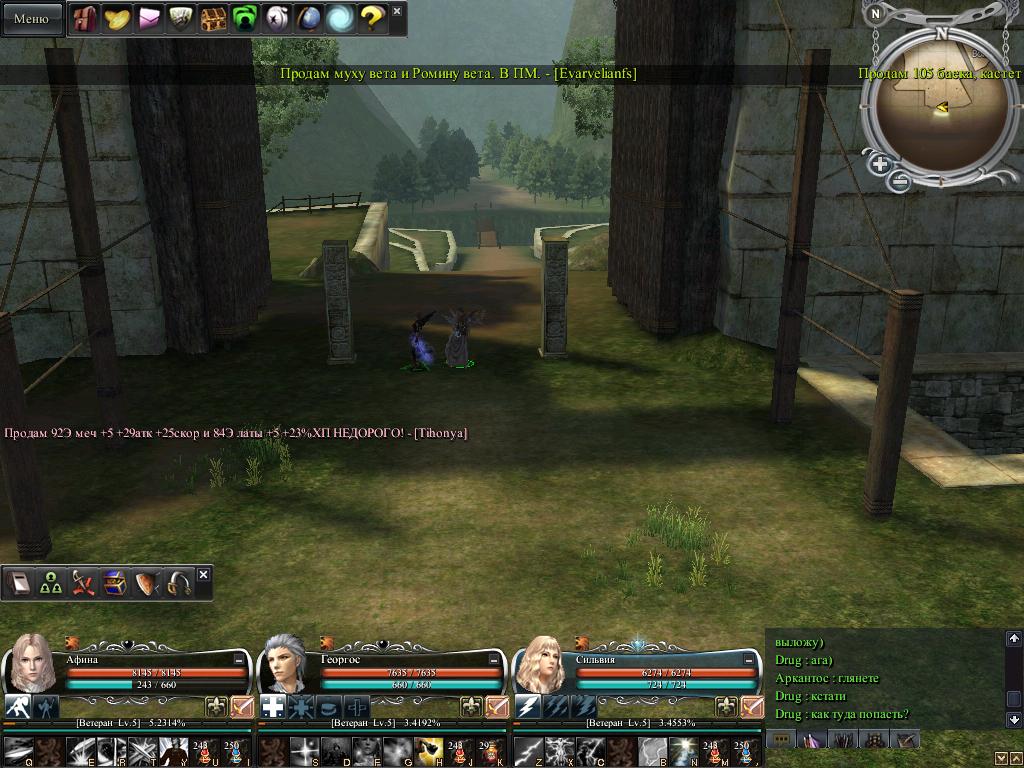Open the blue swirl portal icon
This screenshot has width=1024, height=768.
tap(339, 18)
